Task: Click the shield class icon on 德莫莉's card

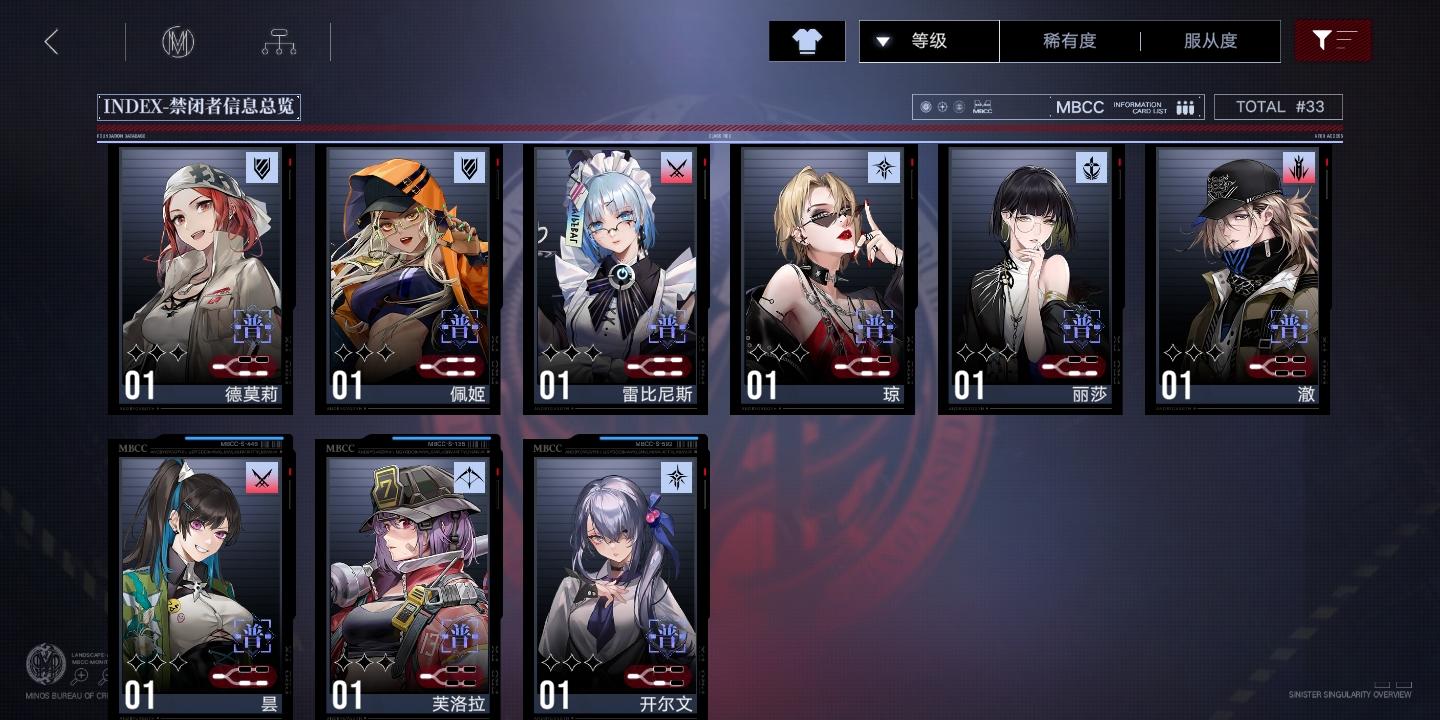Action: pos(262,168)
